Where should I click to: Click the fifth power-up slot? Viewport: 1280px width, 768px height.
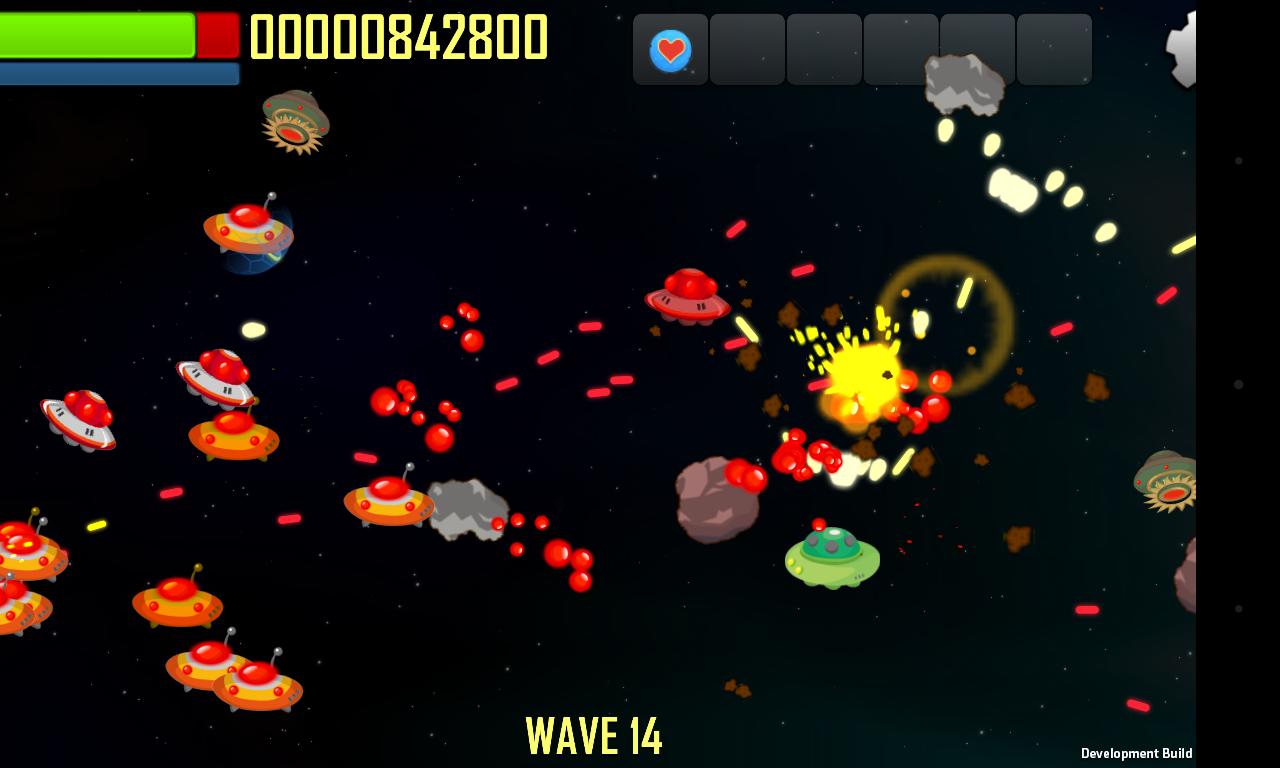(x=978, y=49)
